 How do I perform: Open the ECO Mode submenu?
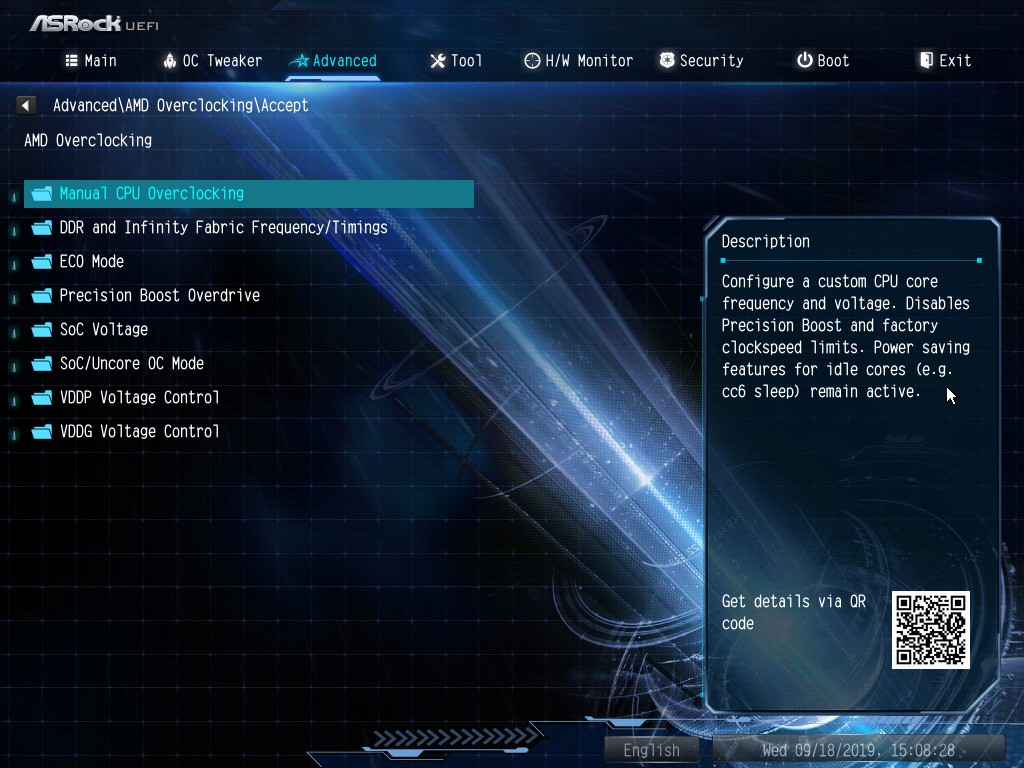click(91, 262)
